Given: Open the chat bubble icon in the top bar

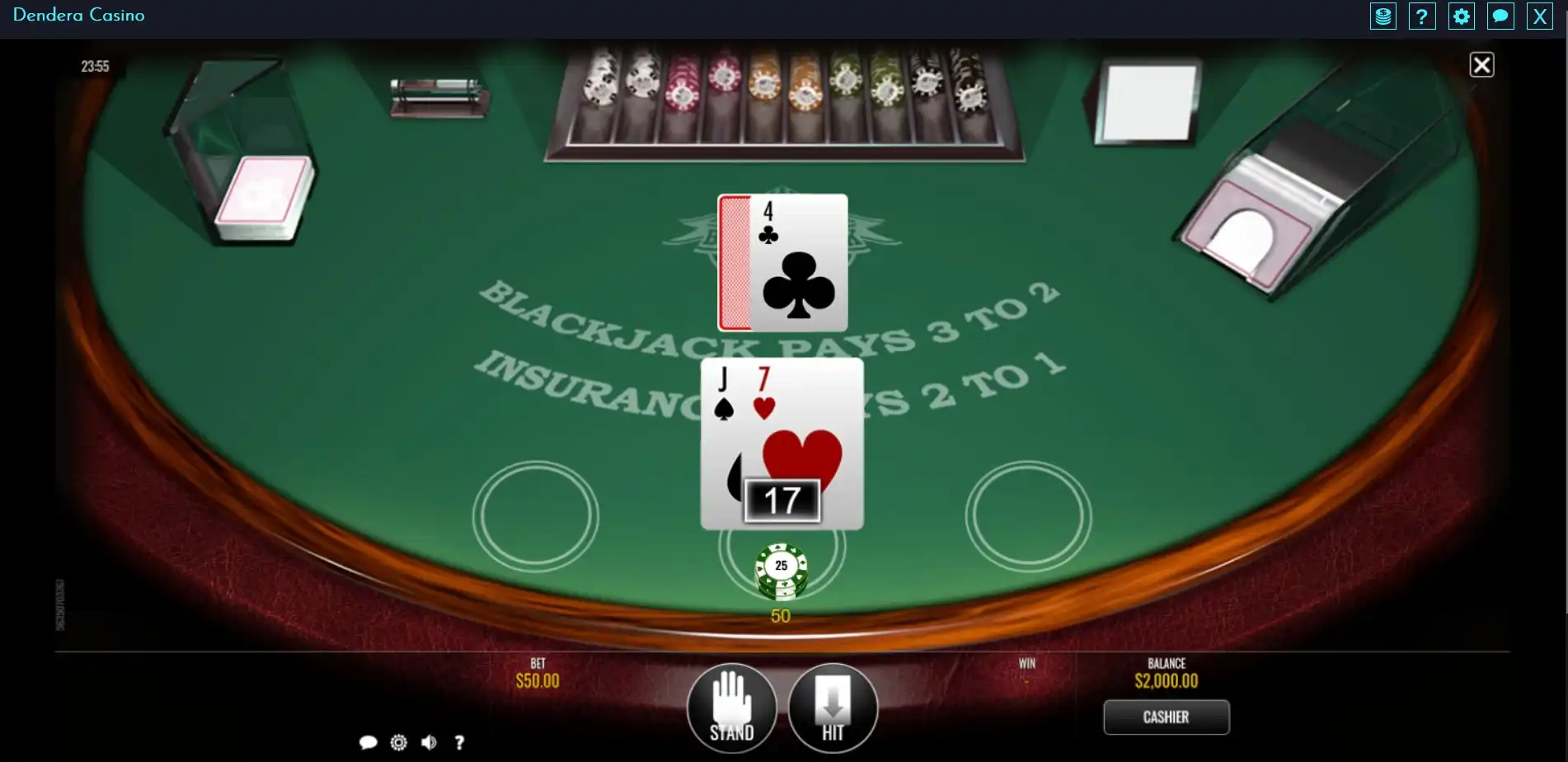Looking at the screenshot, I should (1500, 16).
